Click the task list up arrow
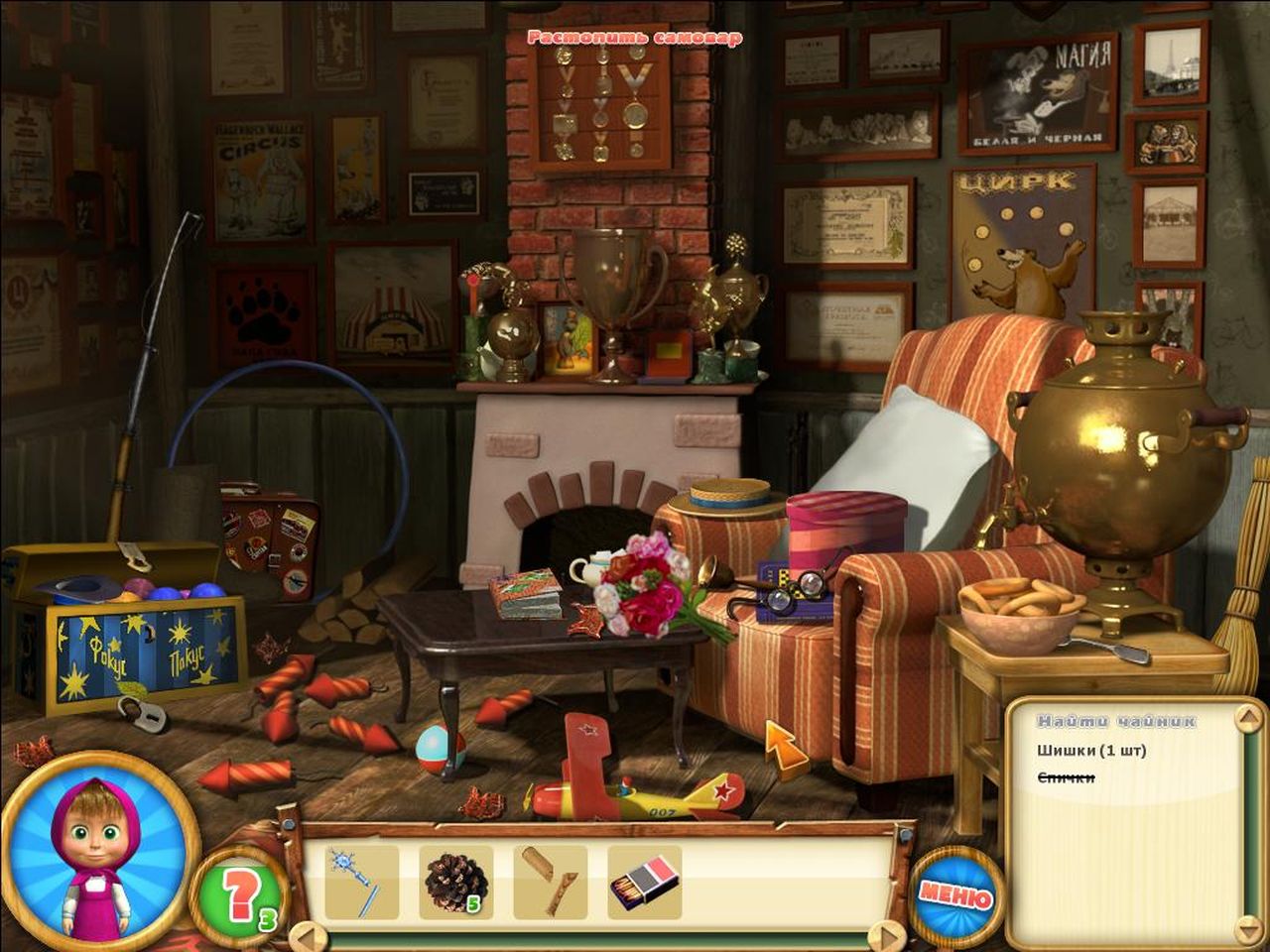This screenshot has width=1270, height=952. [1248, 720]
